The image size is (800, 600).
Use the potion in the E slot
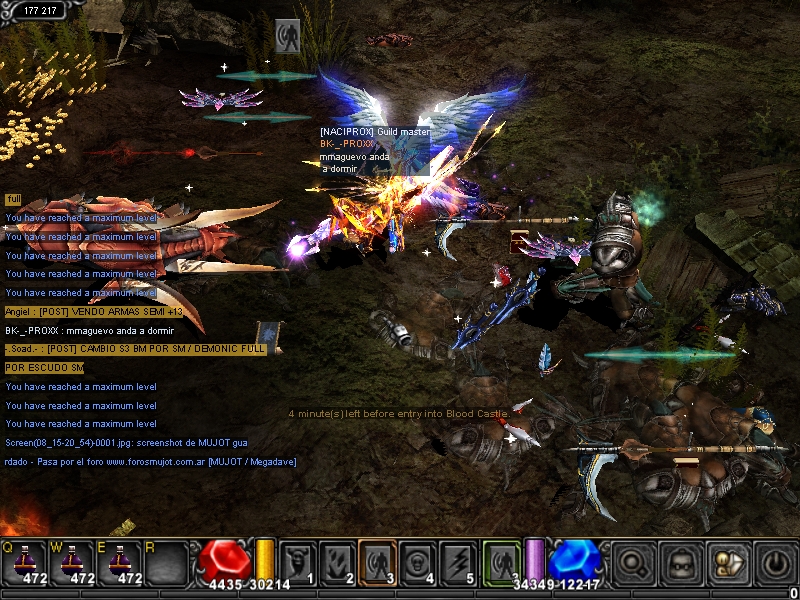pyautogui.click(x=117, y=562)
